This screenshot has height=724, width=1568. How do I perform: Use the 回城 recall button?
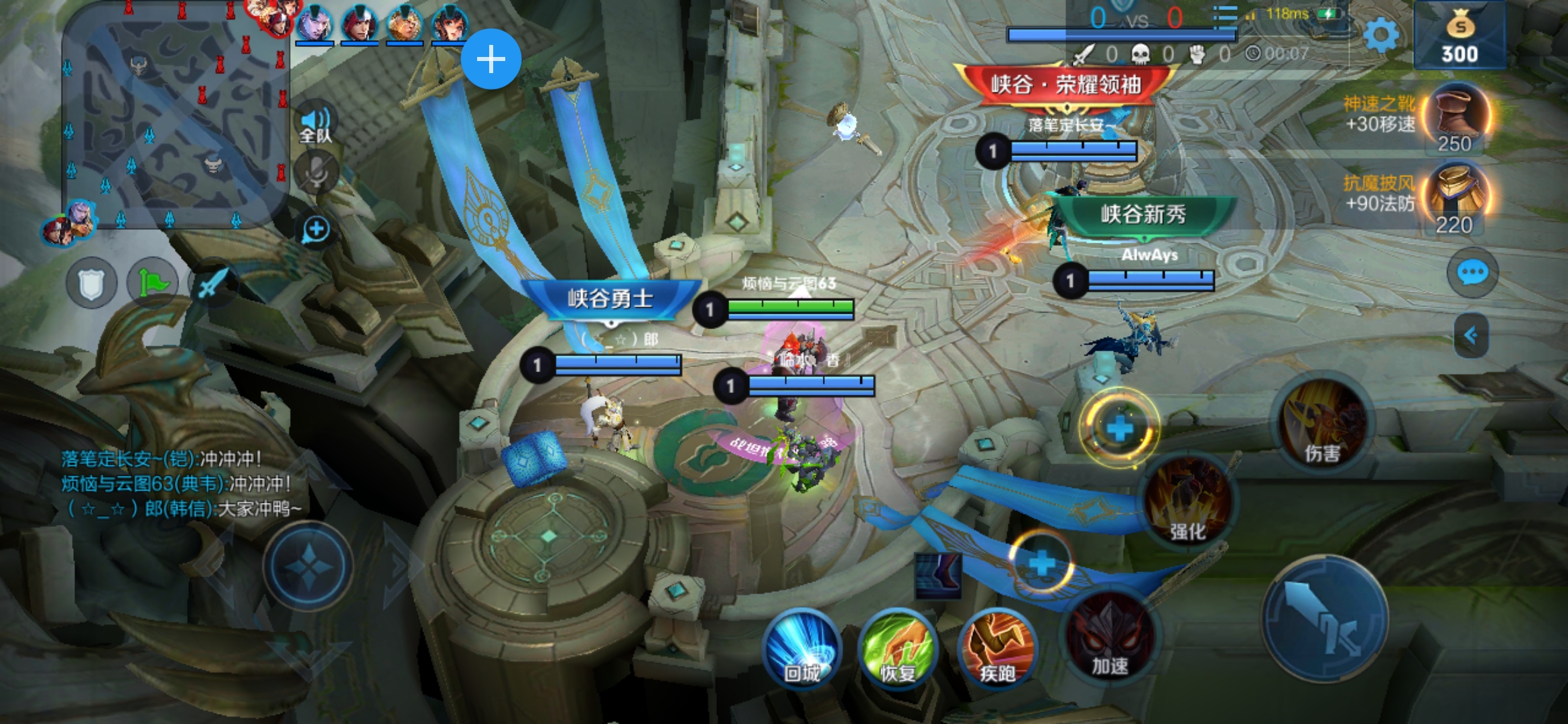tap(801, 648)
